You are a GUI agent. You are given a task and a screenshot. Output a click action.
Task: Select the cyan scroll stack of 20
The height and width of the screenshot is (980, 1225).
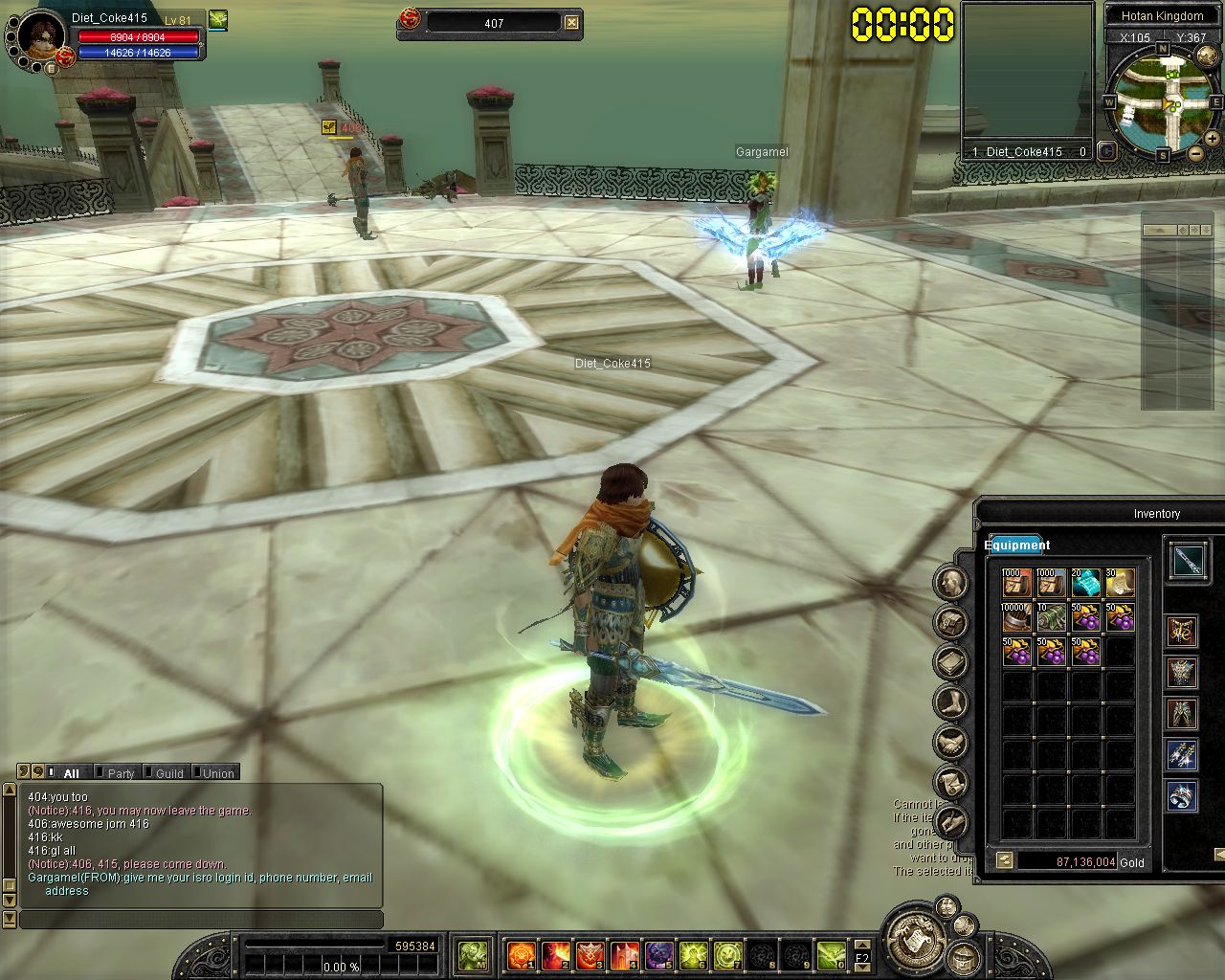click(1085, 583)
